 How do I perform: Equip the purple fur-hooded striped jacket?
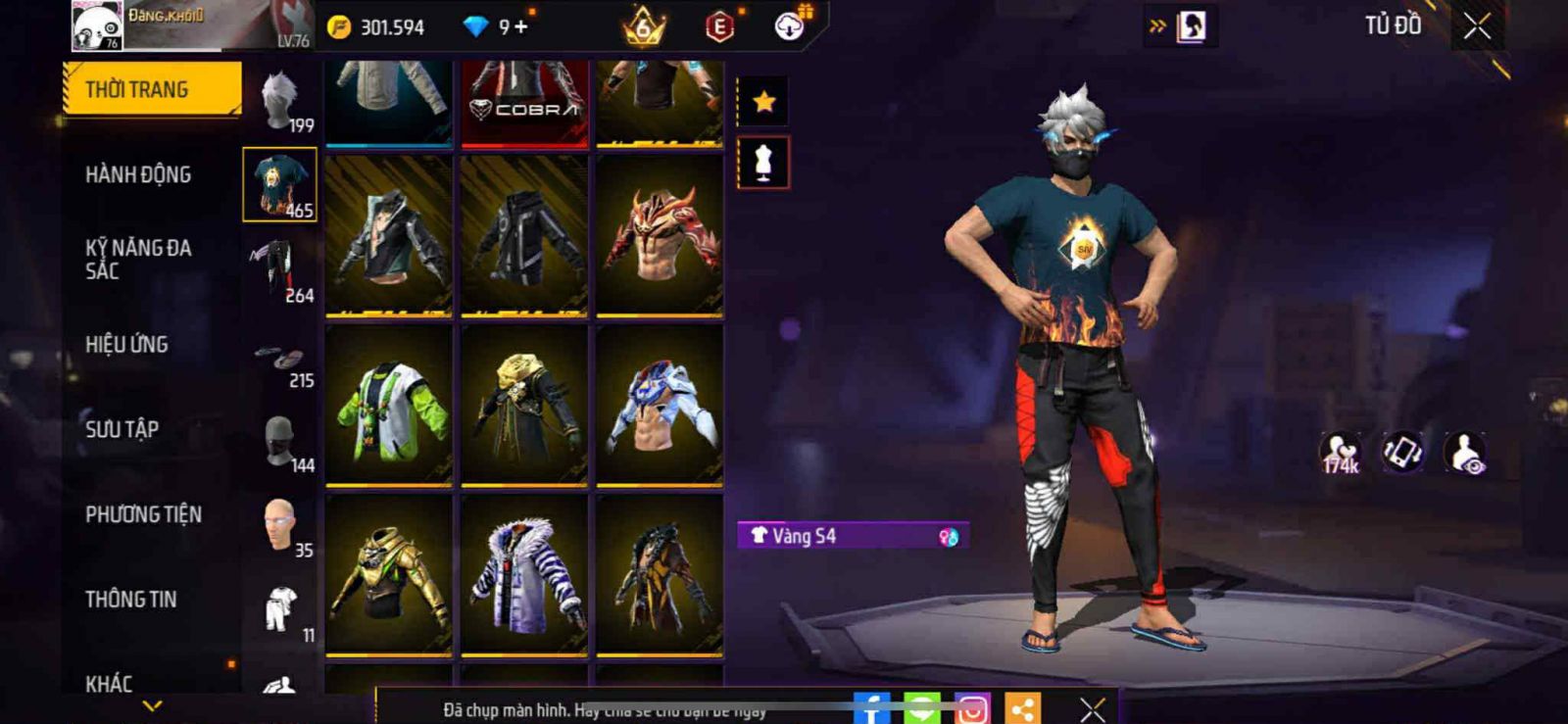click(524, 574)
